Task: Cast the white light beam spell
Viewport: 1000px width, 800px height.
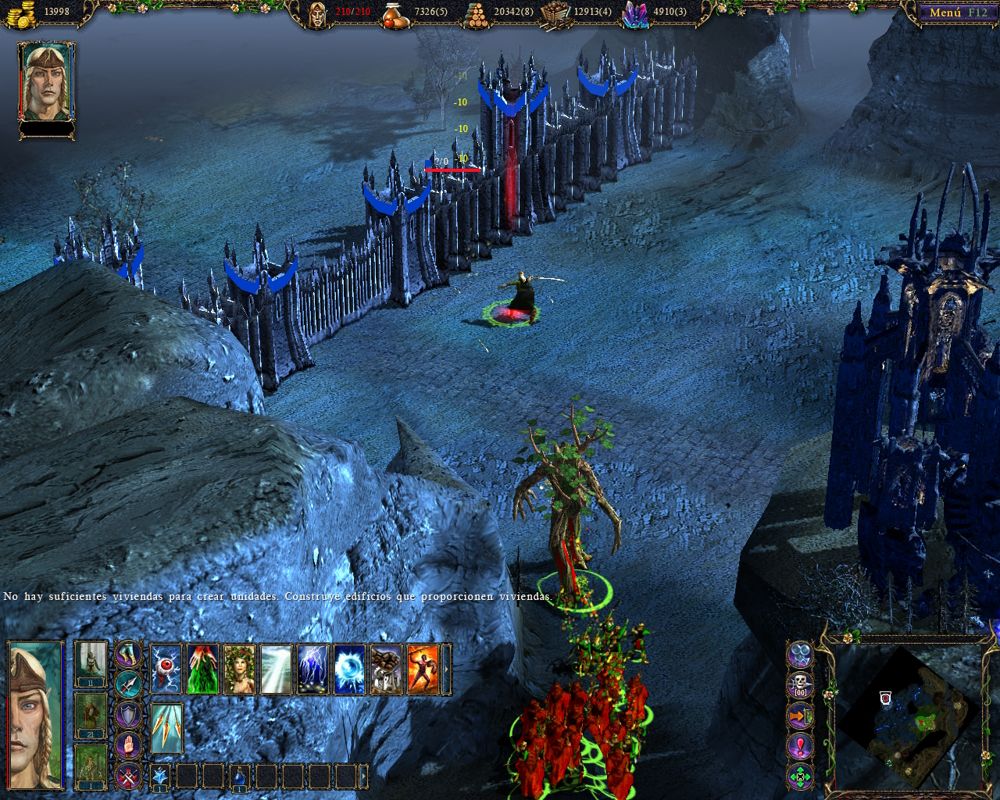Action: [x=276, y=669]
